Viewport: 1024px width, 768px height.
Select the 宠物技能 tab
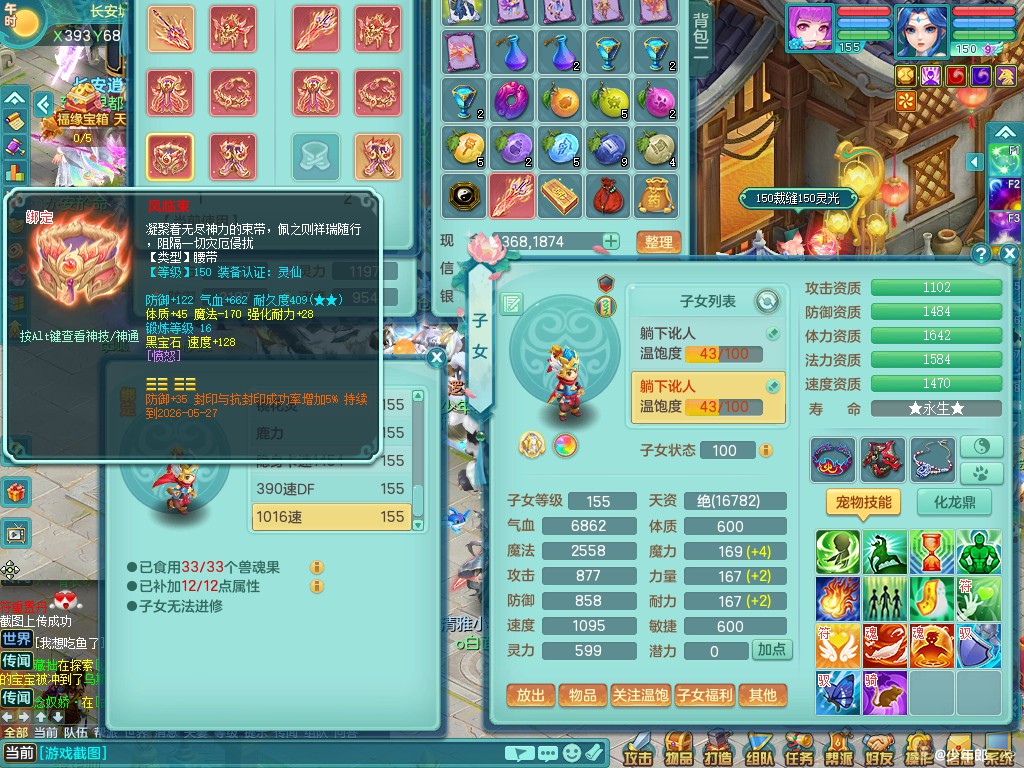(x=864, y=502)
